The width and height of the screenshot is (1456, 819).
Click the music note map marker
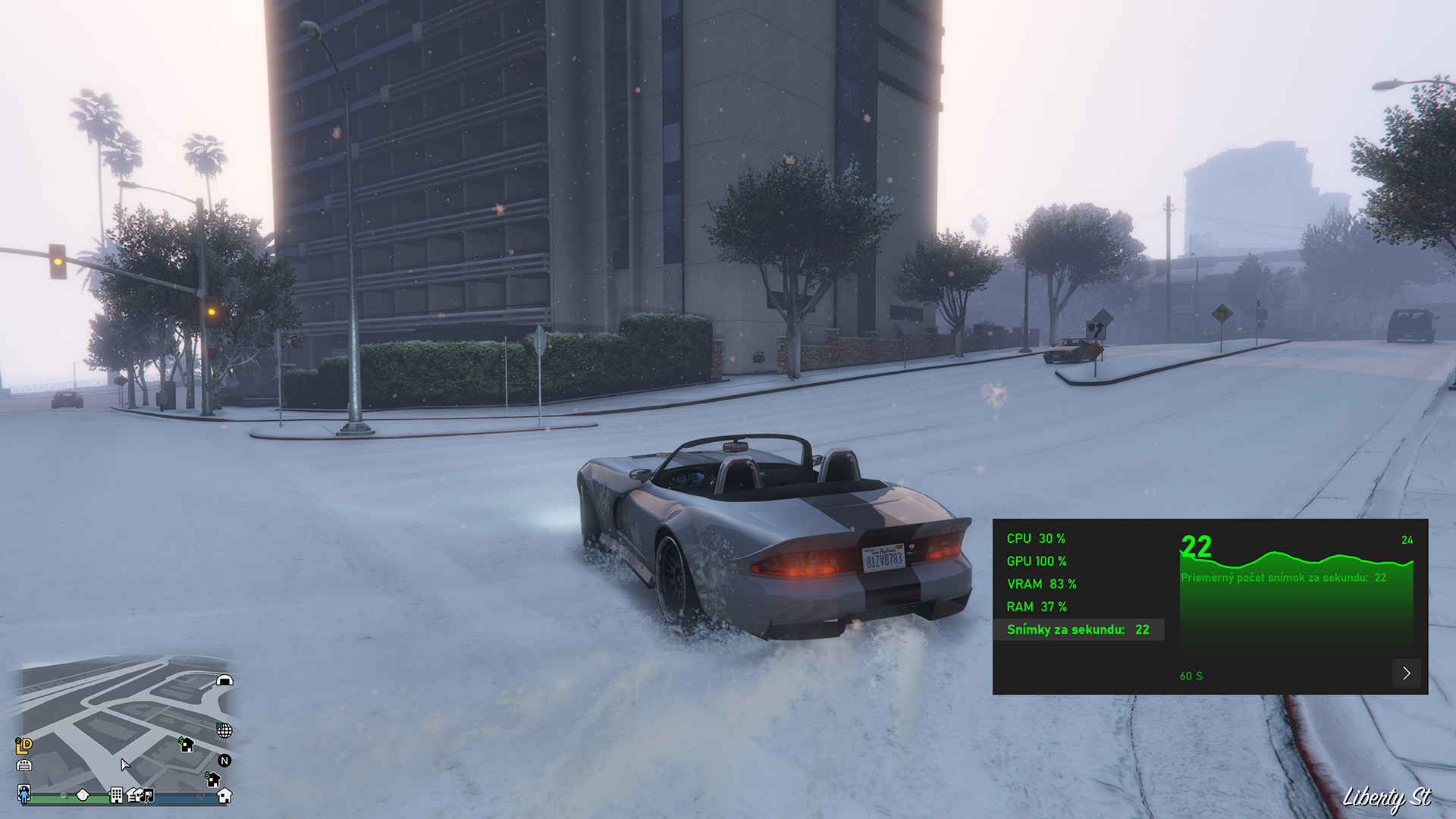coord(148,795)
